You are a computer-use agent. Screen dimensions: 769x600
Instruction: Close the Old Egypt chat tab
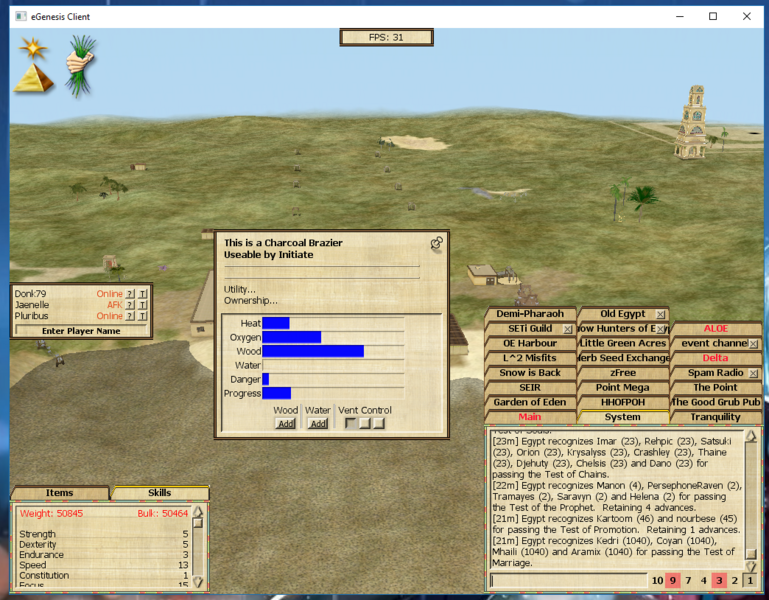point(661,314)
